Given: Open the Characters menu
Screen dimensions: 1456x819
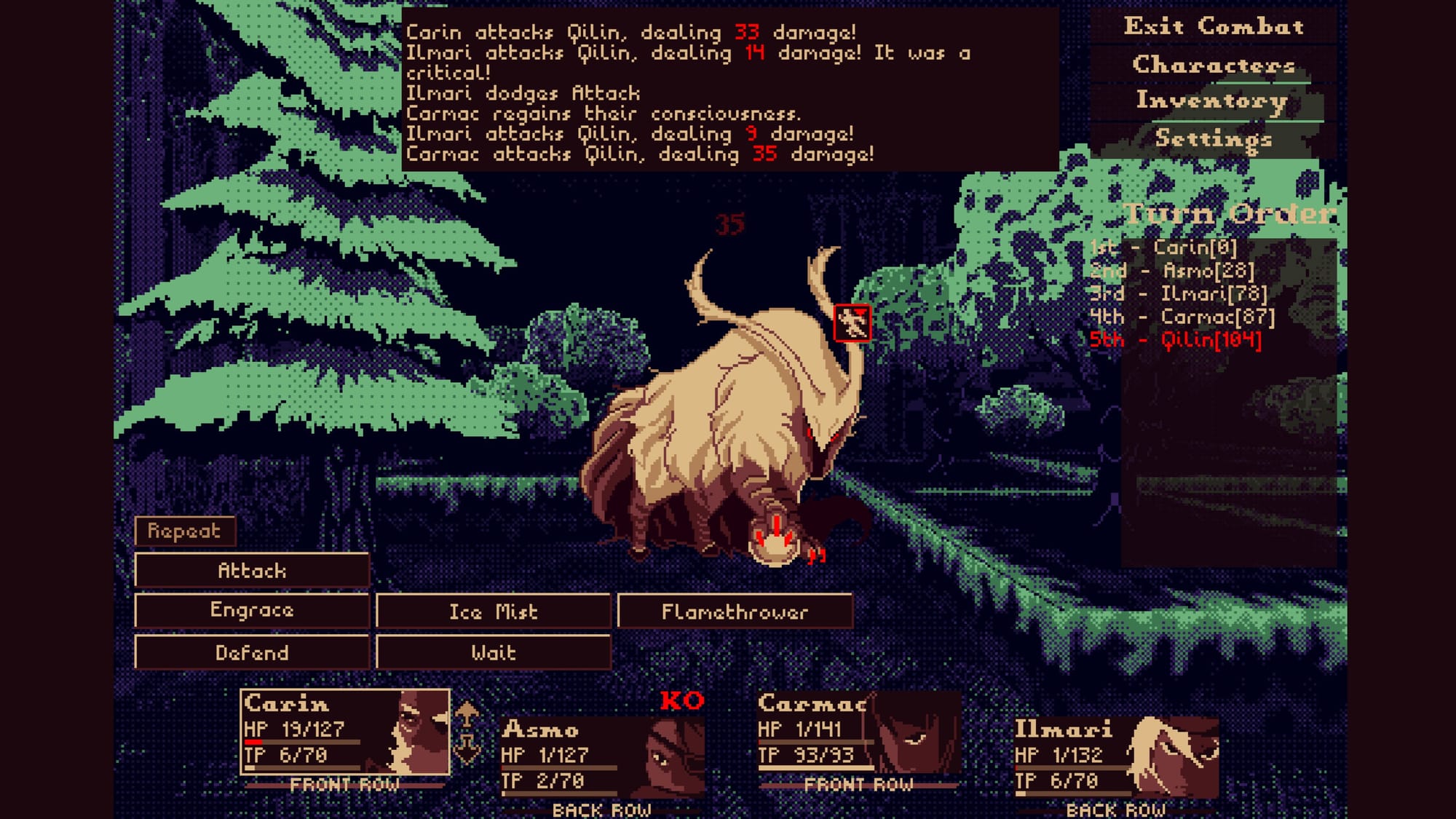Looking at the screenshot, I should (1214, 65).
